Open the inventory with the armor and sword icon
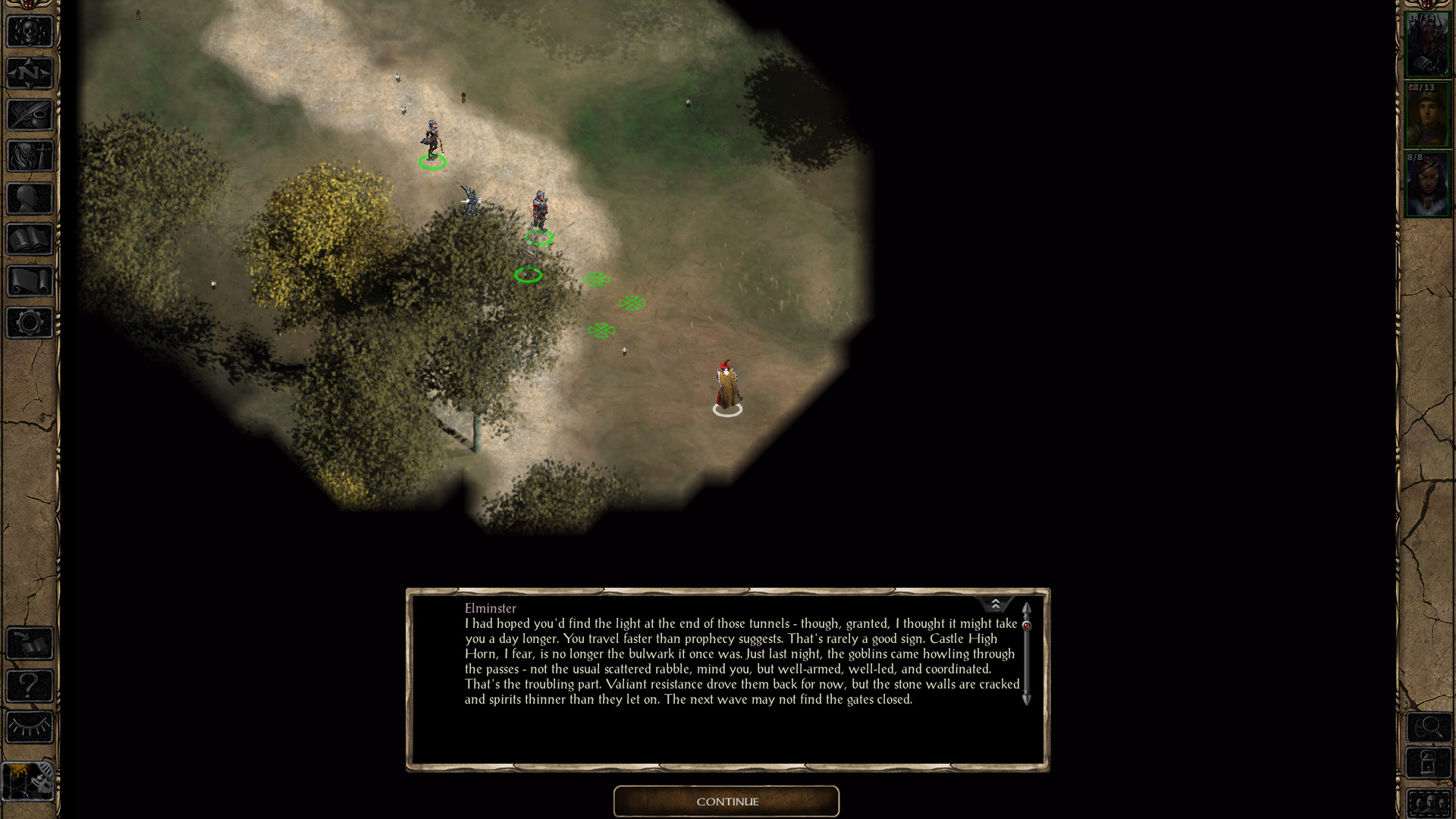 pos(30,157)
